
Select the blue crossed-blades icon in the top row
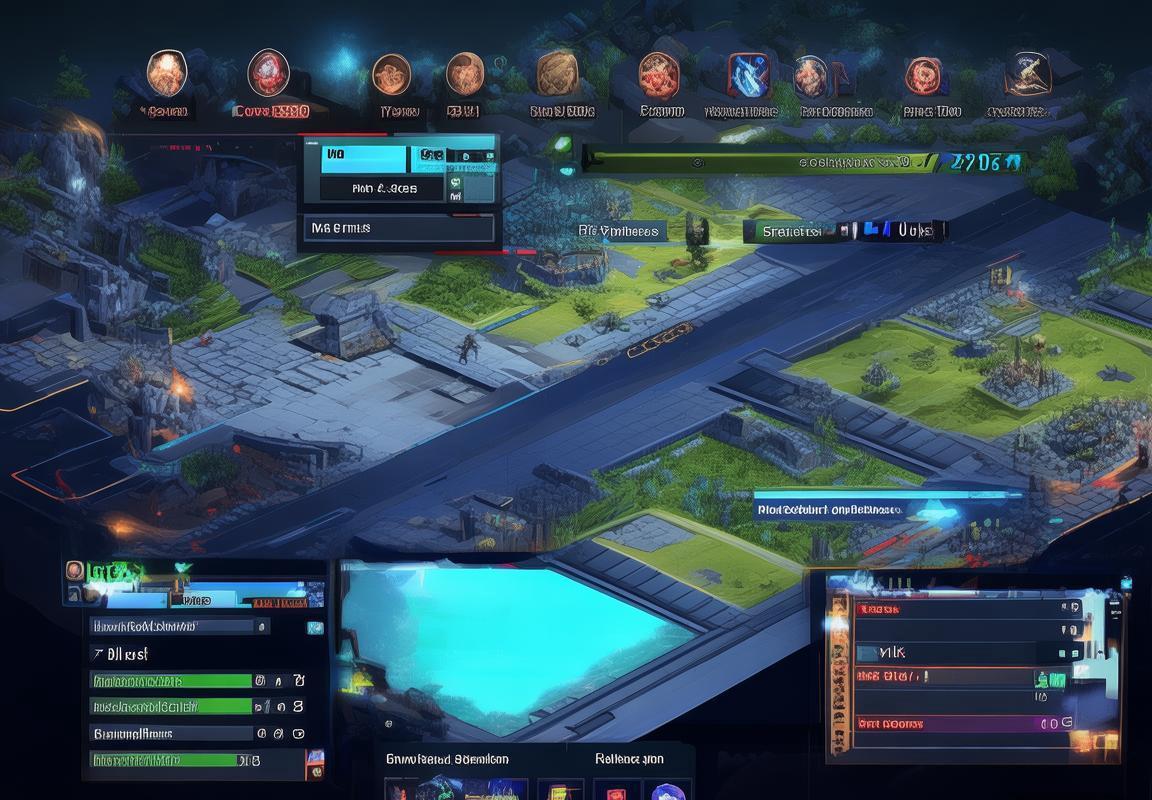[x=748, y=75]
